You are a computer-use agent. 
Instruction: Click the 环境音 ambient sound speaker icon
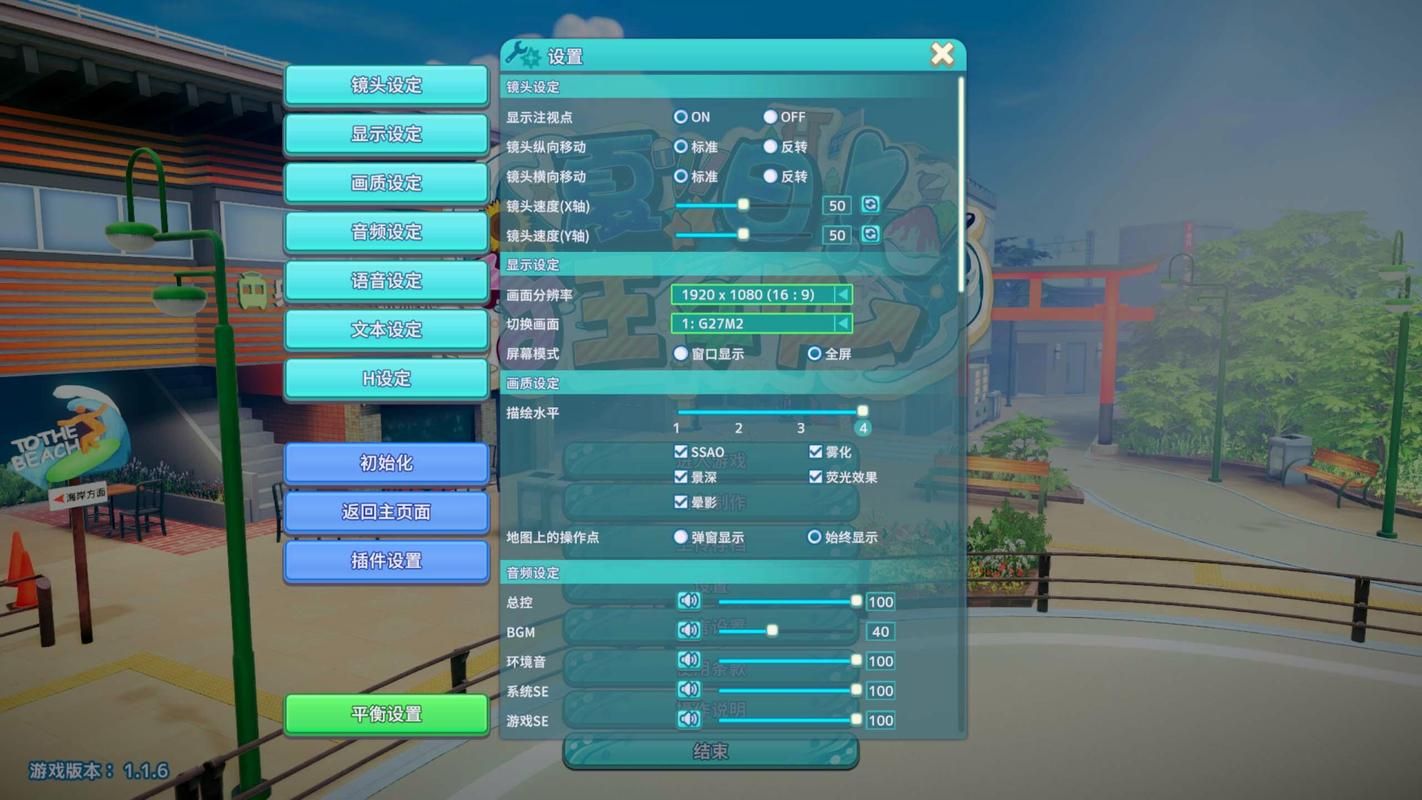coord(687,660)
